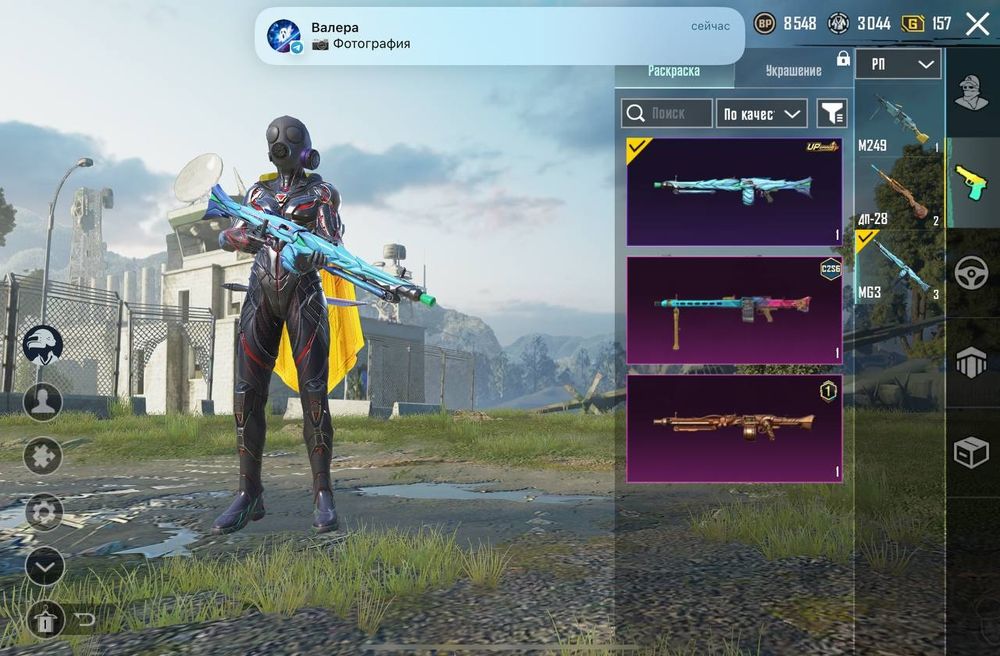
Task: Open the pistol weapon skins category
Action: coord(971,183)
